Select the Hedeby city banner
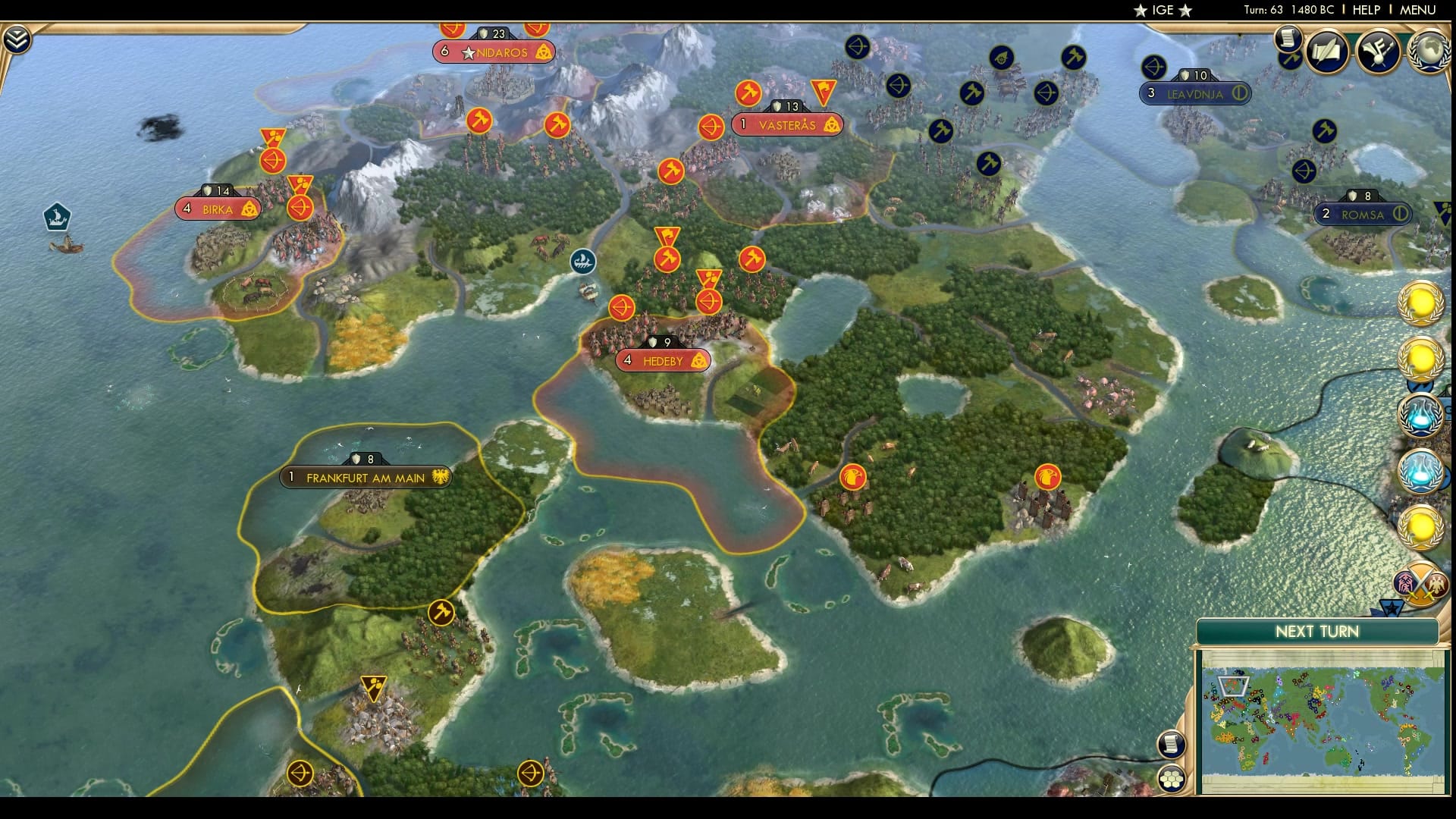 pyautogui.click(x=664, y=361)
